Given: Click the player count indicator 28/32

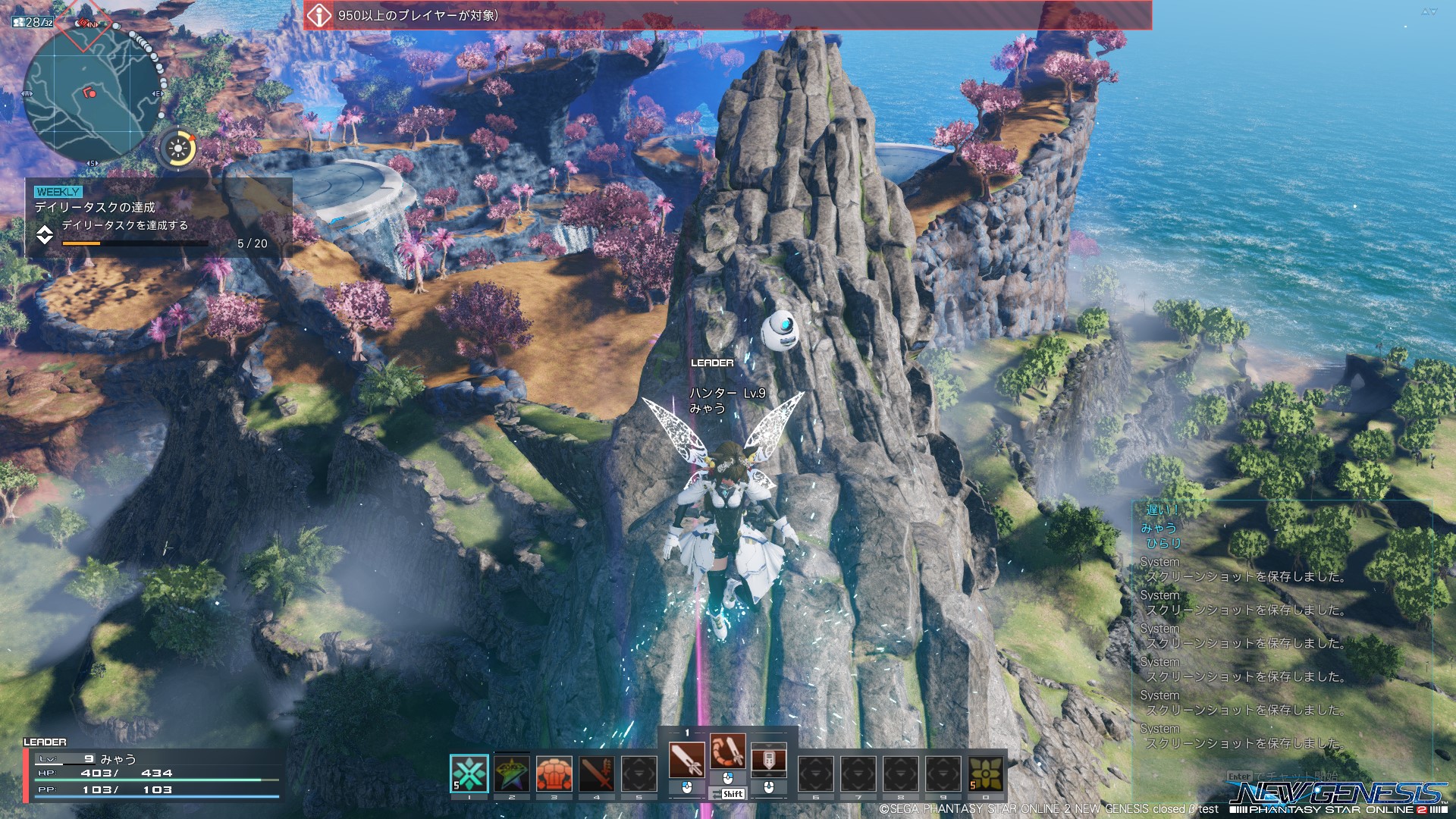Looking at the screenshot, I should (x=33, y=22).
